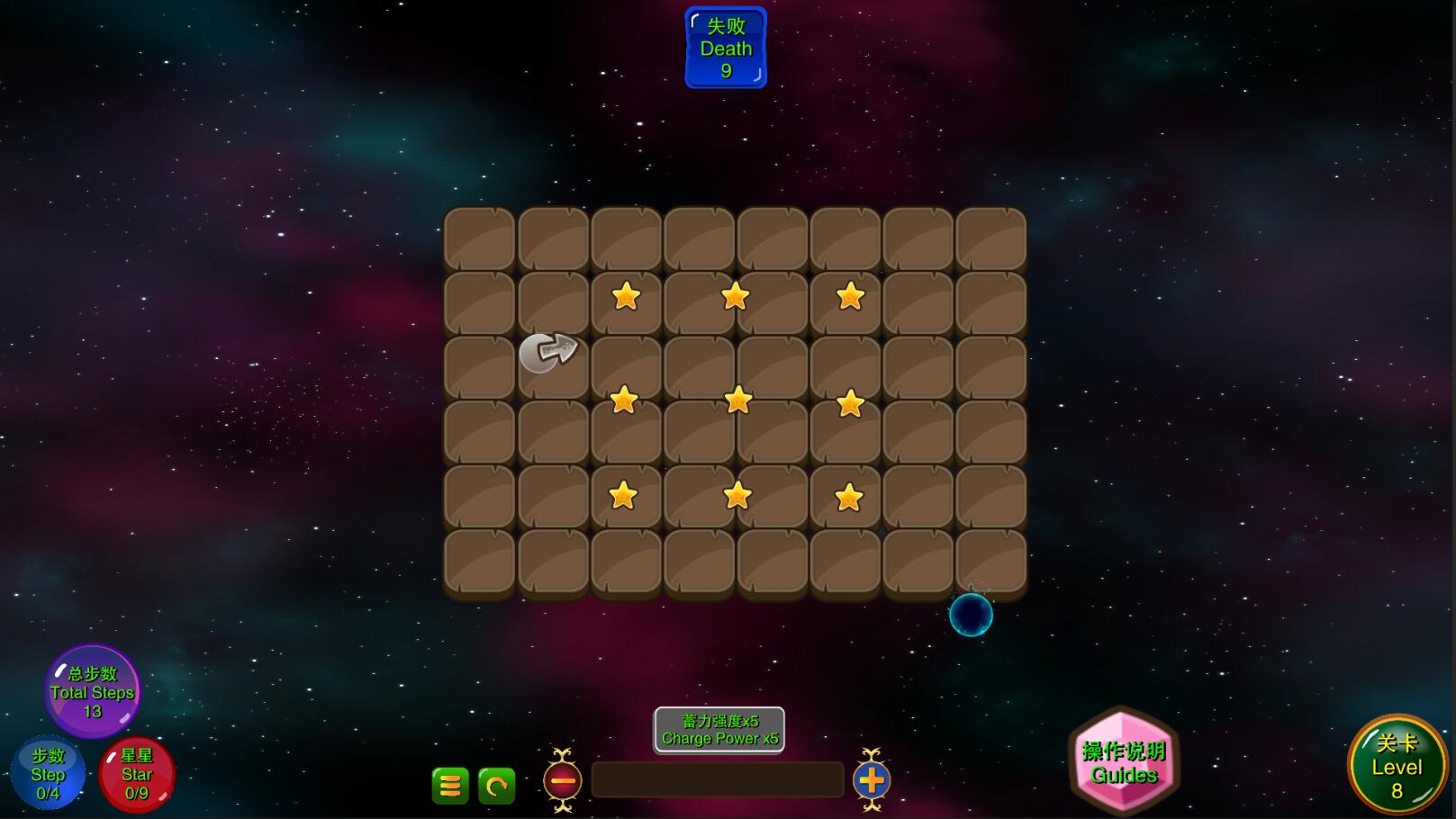Decrease charge power with minus button
Screen dimensions: 1456x819
[x=563, y=780]
